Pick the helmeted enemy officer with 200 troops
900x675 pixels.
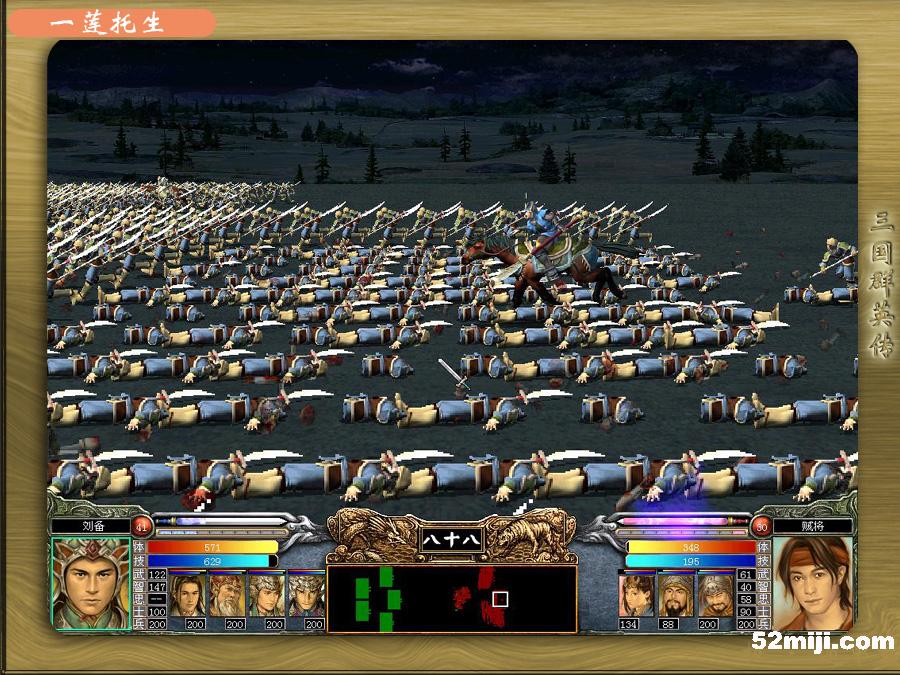(715, 594)
